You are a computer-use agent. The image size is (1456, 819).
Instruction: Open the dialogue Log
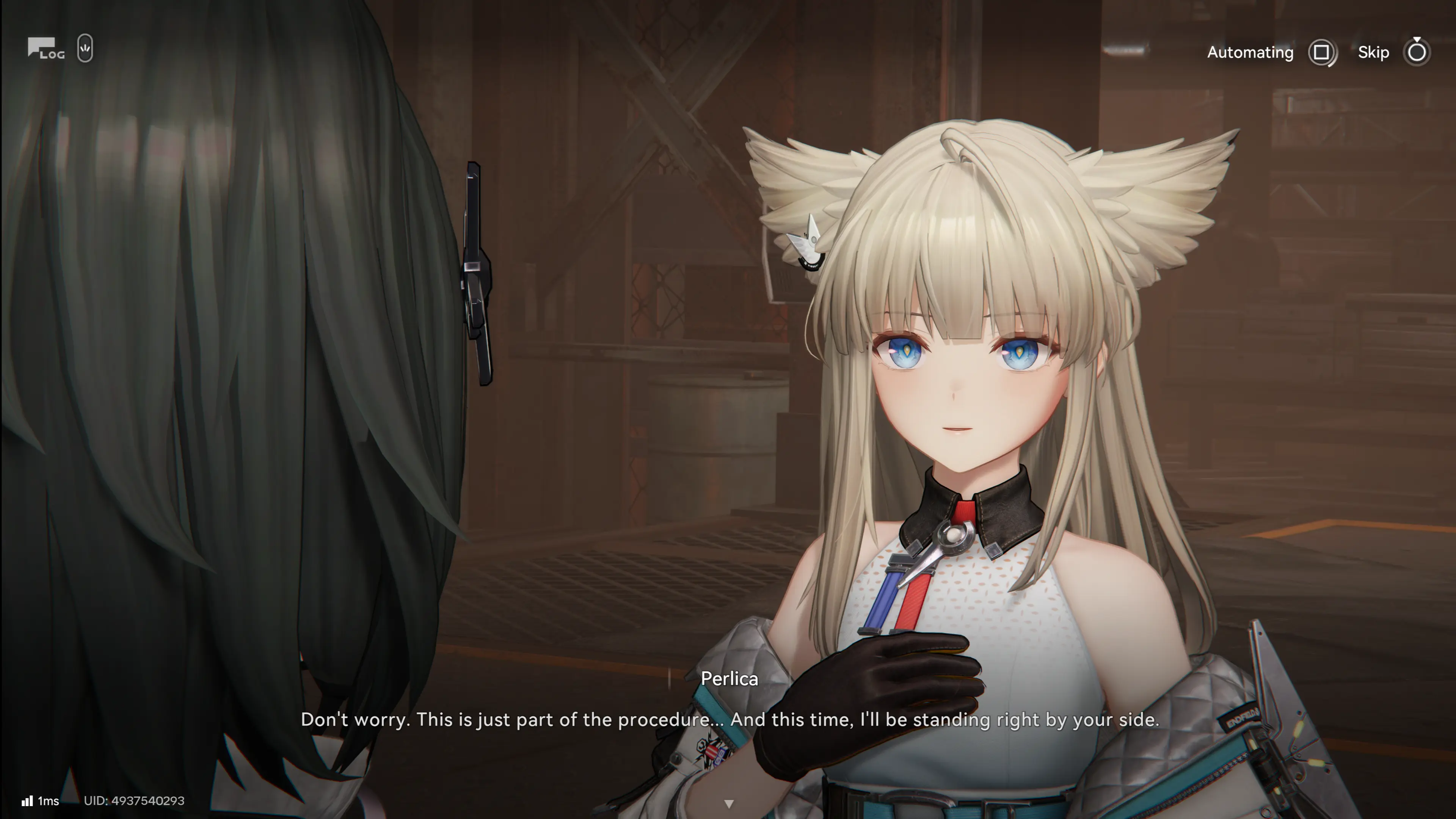(x=46, y=49)
